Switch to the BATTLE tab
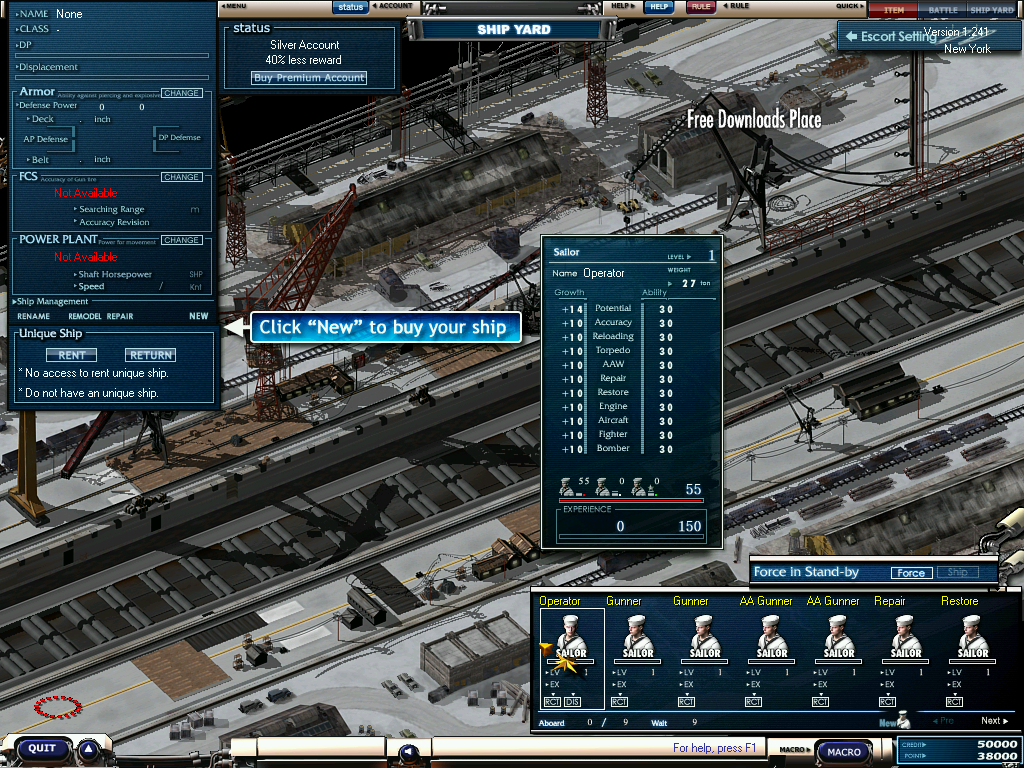This screenshot has width=1024, height=768. pos(942,10)
